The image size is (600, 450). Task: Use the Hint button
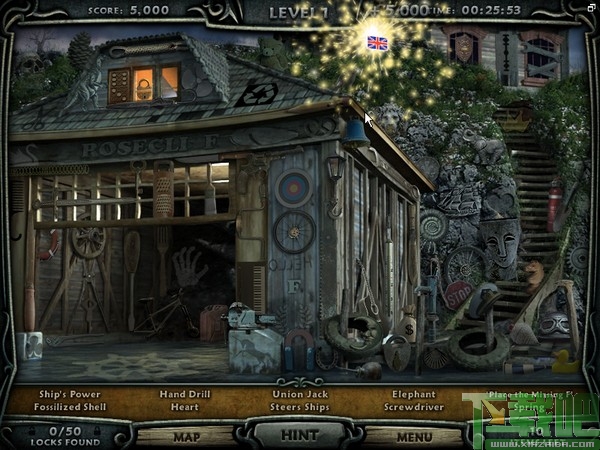[x=297, y=435]
